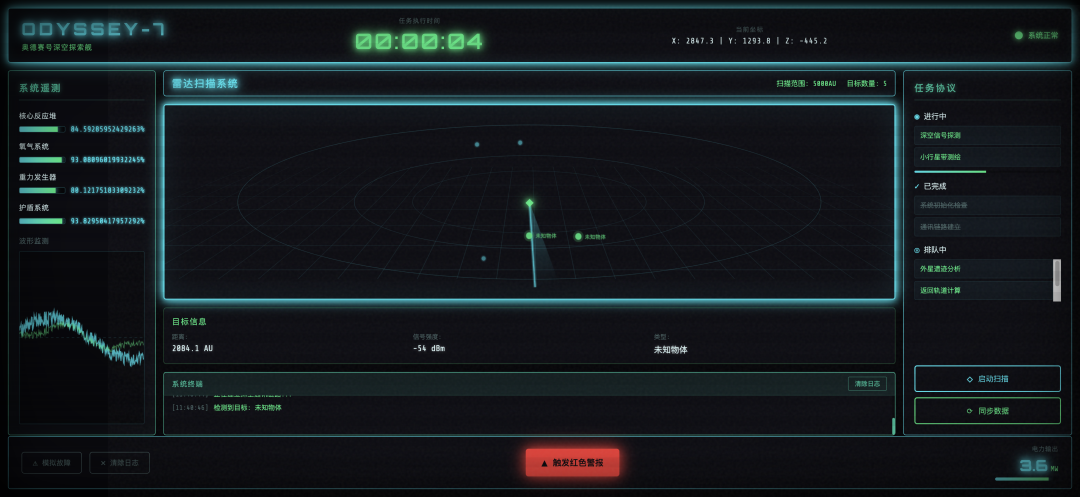The image size is (1080, 497).
Task: Click the system terminal log scrollbar
Action: click(x=893, y=425)
